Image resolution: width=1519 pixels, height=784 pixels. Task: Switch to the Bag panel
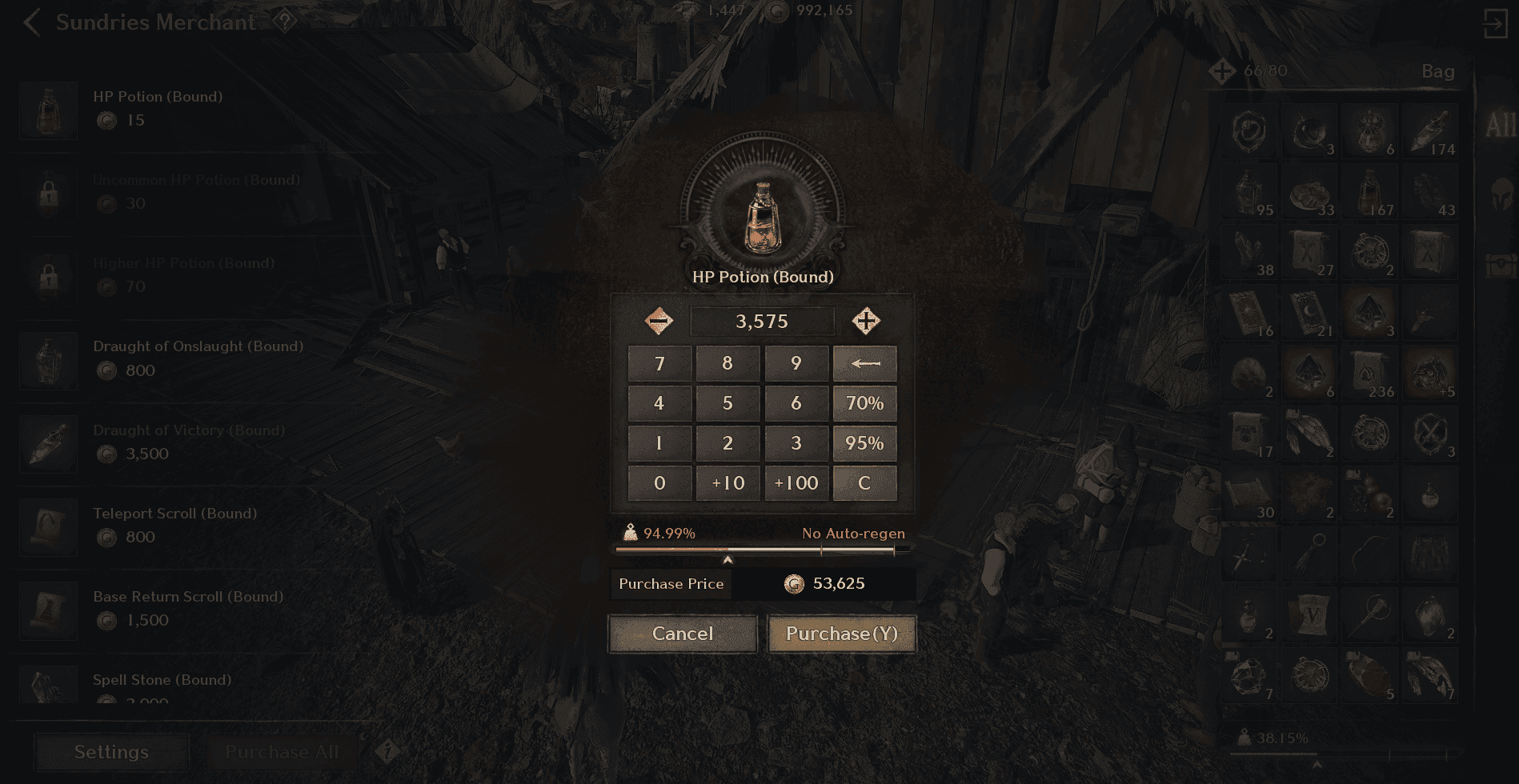click(1438, 71)
